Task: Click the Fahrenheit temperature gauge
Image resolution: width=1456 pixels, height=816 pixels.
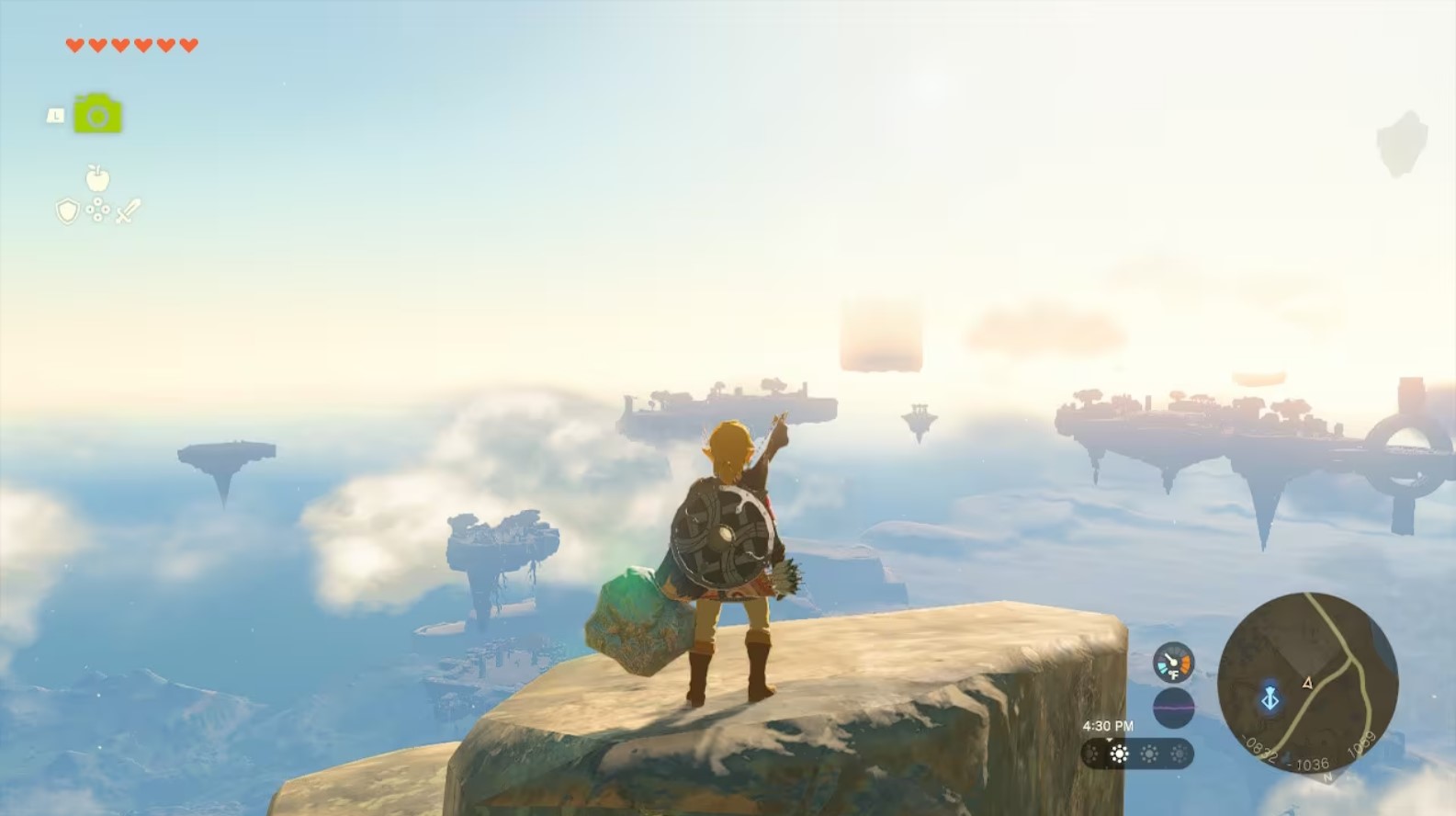Action: click(x=1172, y=663)
